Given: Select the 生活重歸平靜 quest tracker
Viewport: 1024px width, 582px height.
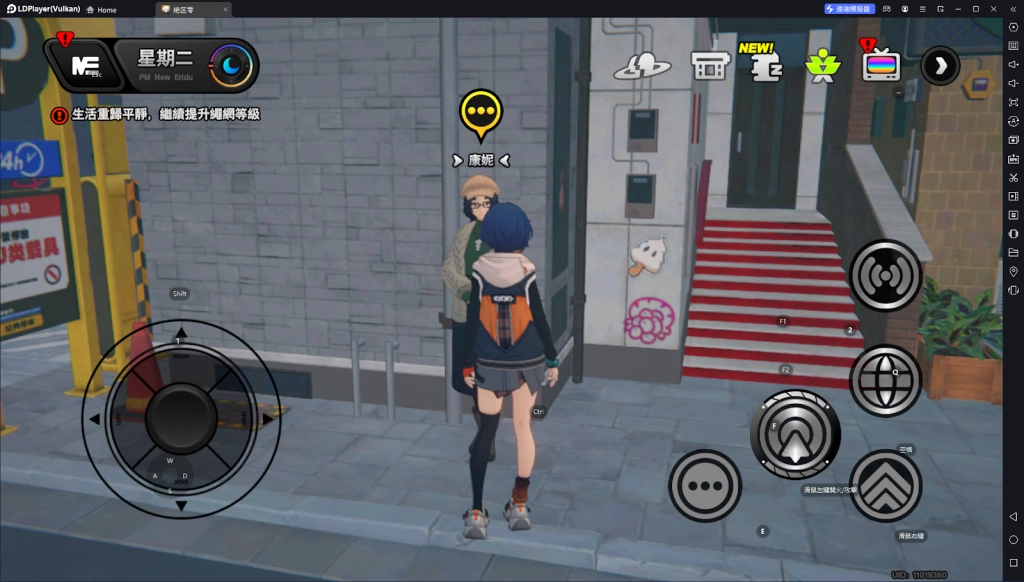Looking at the screenshot, I should click(166, 115).
